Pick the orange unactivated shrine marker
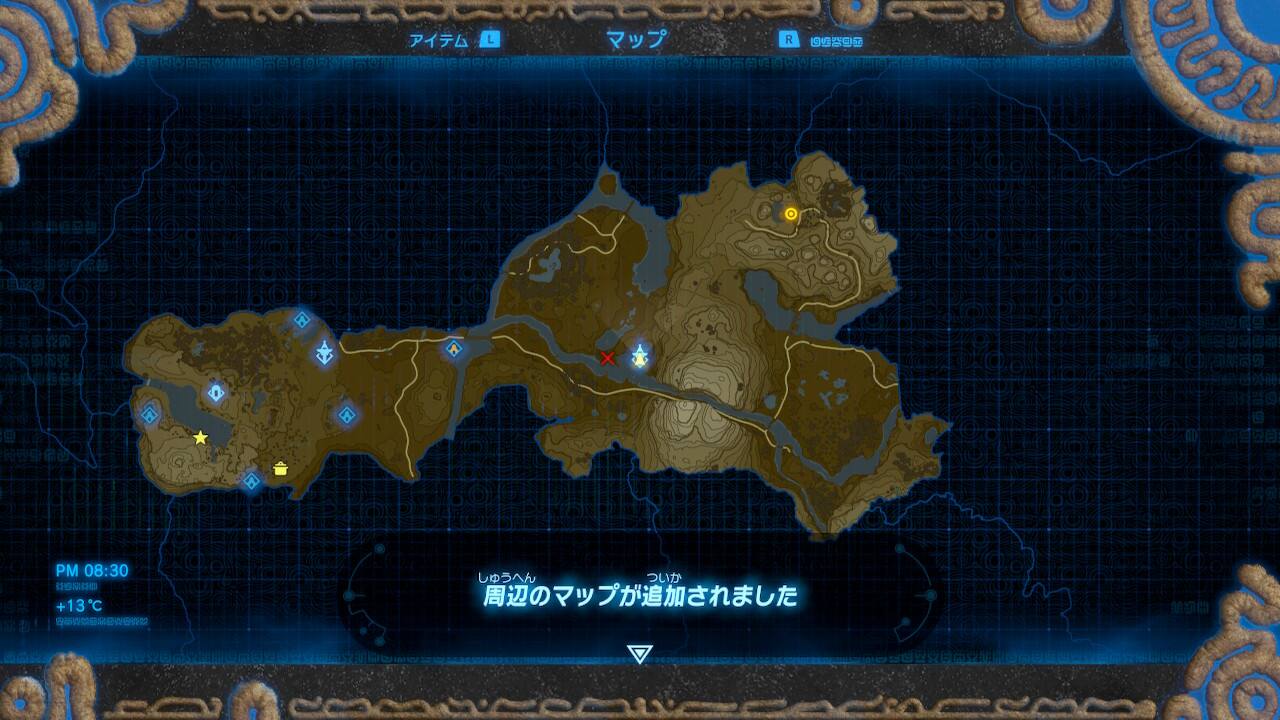Screen dimensions: 1280x720 [x=454, y=348]
